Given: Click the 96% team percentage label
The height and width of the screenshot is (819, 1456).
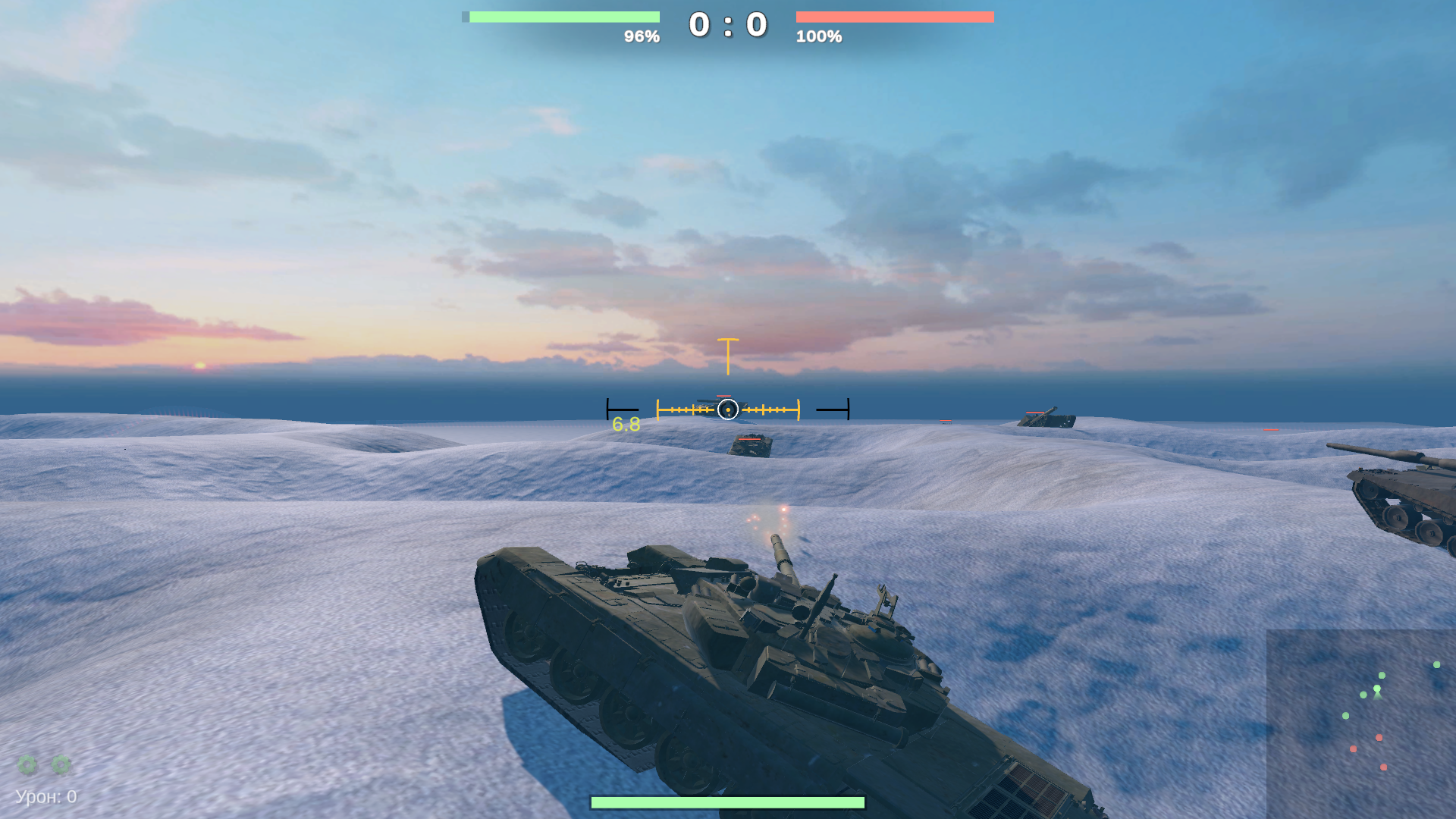Looking at the screenshot, I should click(x=642, y=35).
